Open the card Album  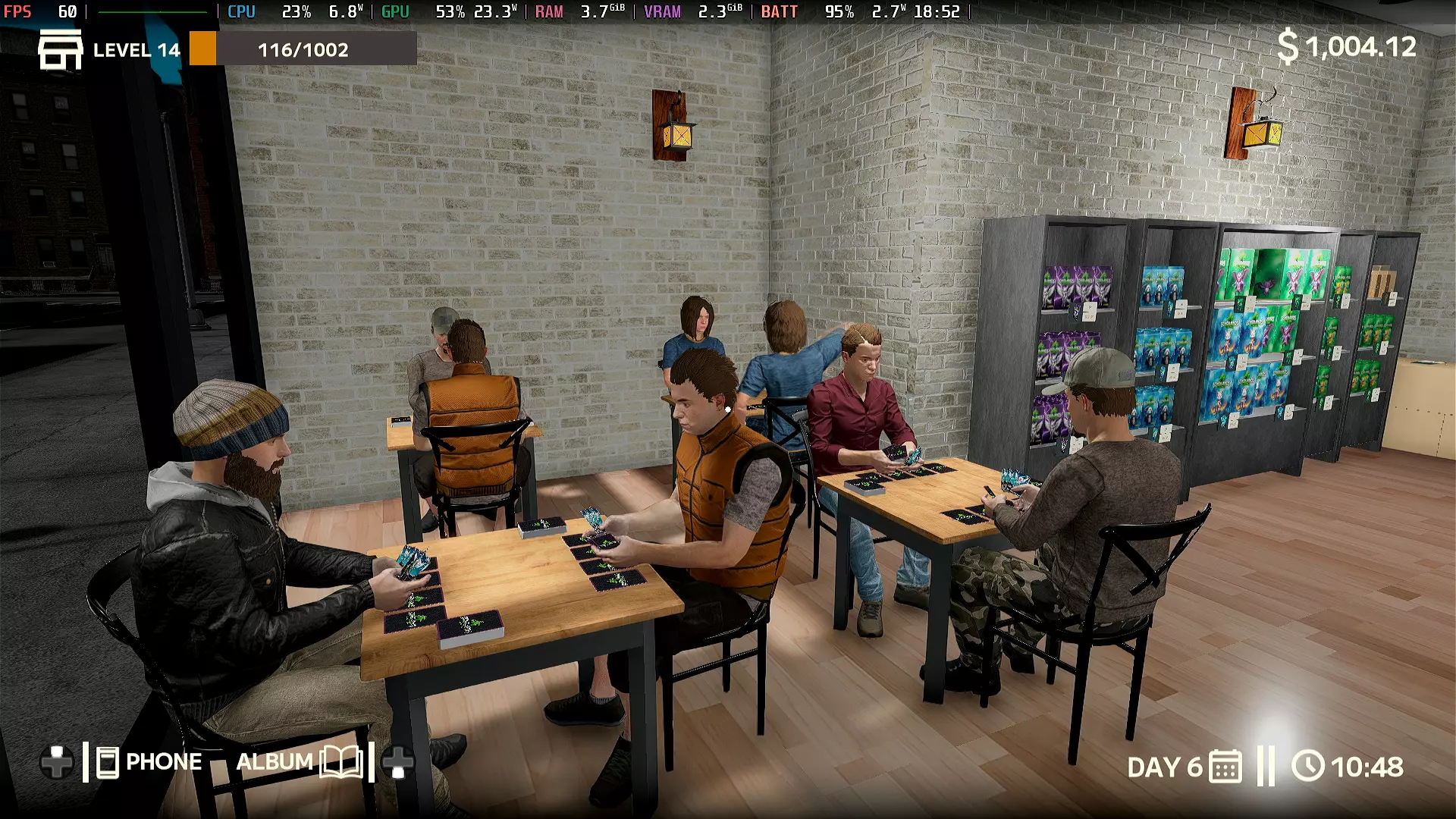click(299, 762)
